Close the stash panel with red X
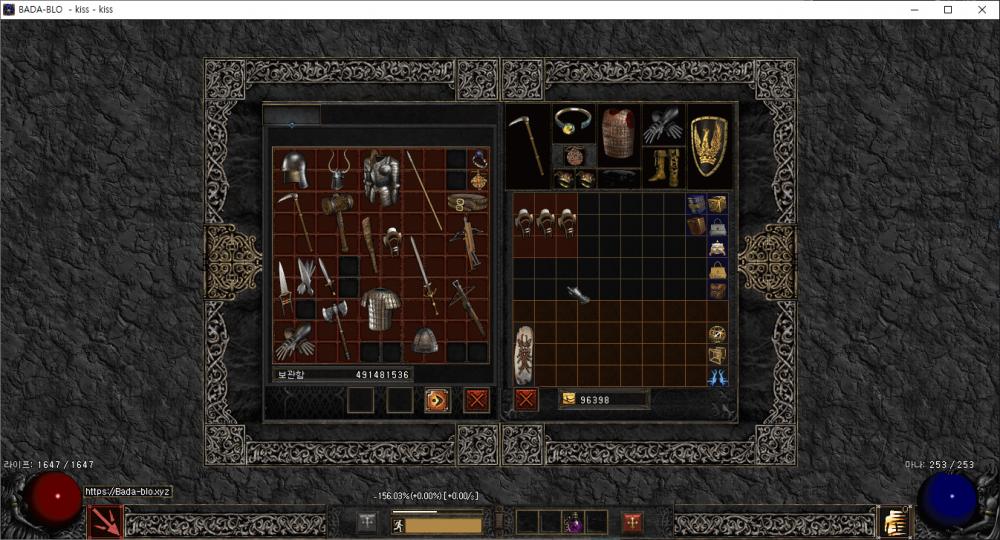 [x=477, y=400]
